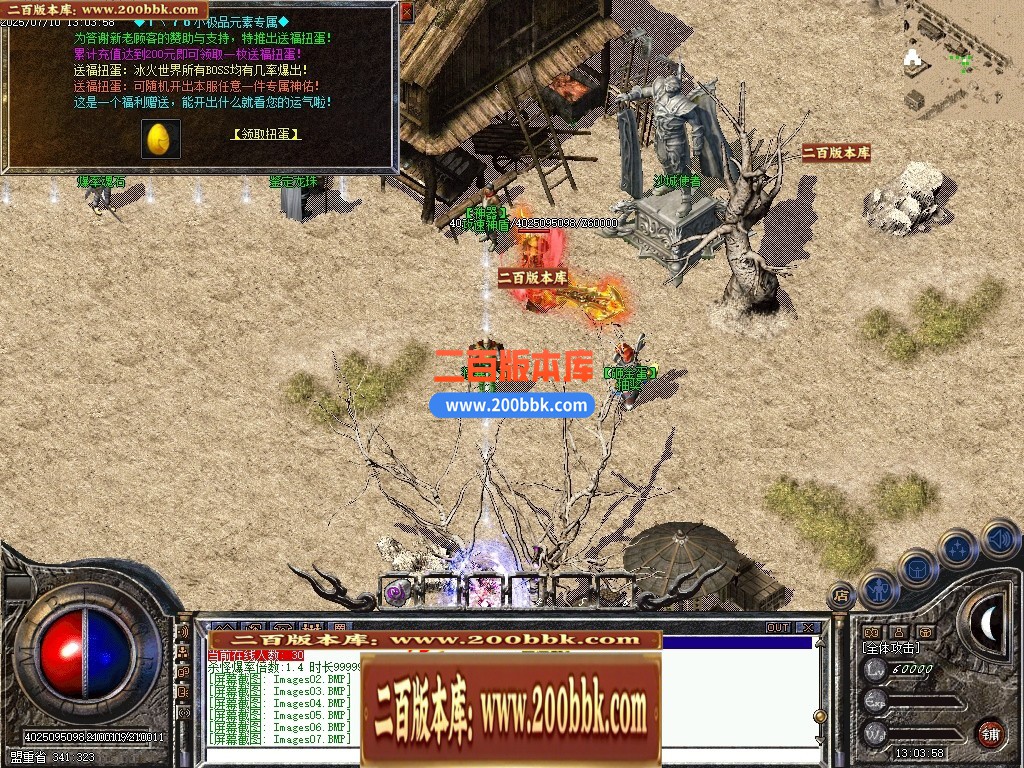The image size is (1024, 768).
Task: Toggle the sound speaker button
Action: pos(999,539)
